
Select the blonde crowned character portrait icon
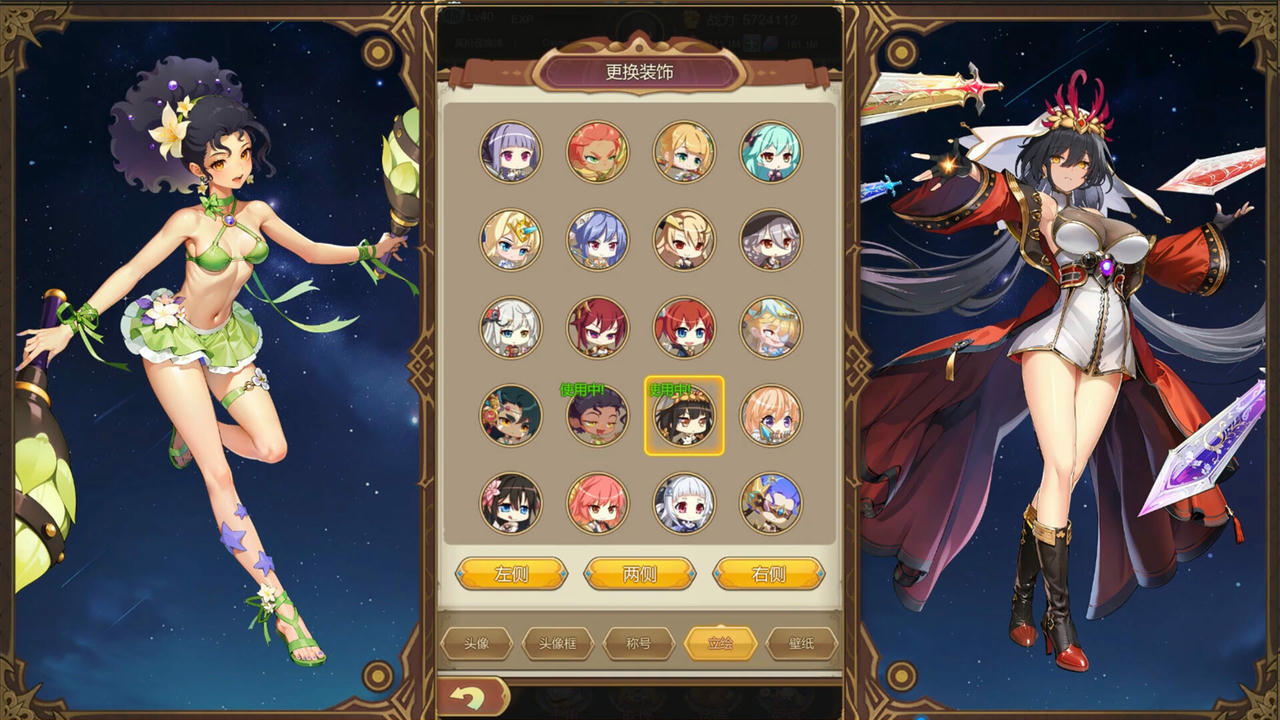point(511,240)
